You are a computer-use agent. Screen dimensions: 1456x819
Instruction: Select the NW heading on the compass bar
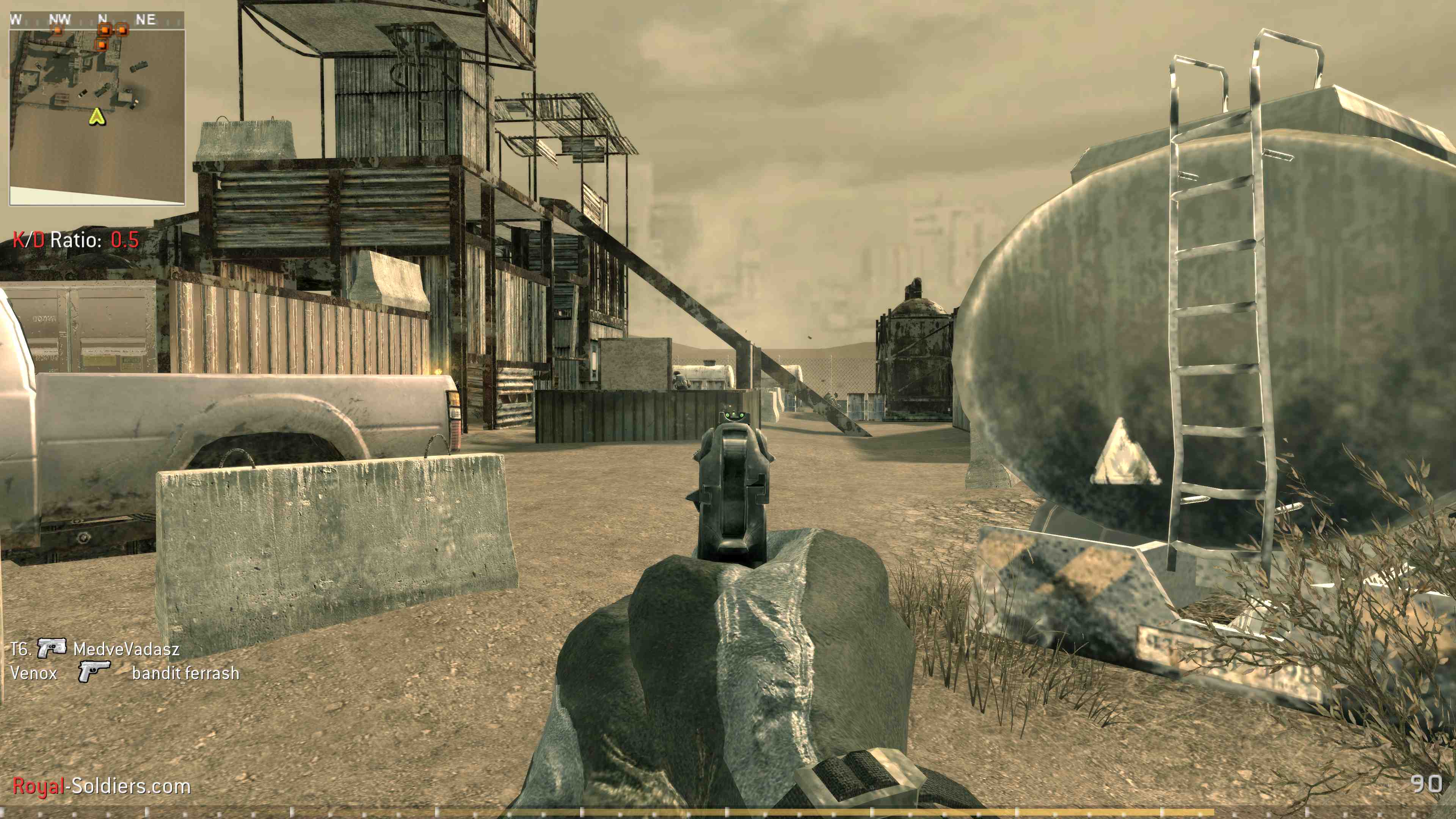[x=60, y=18]
